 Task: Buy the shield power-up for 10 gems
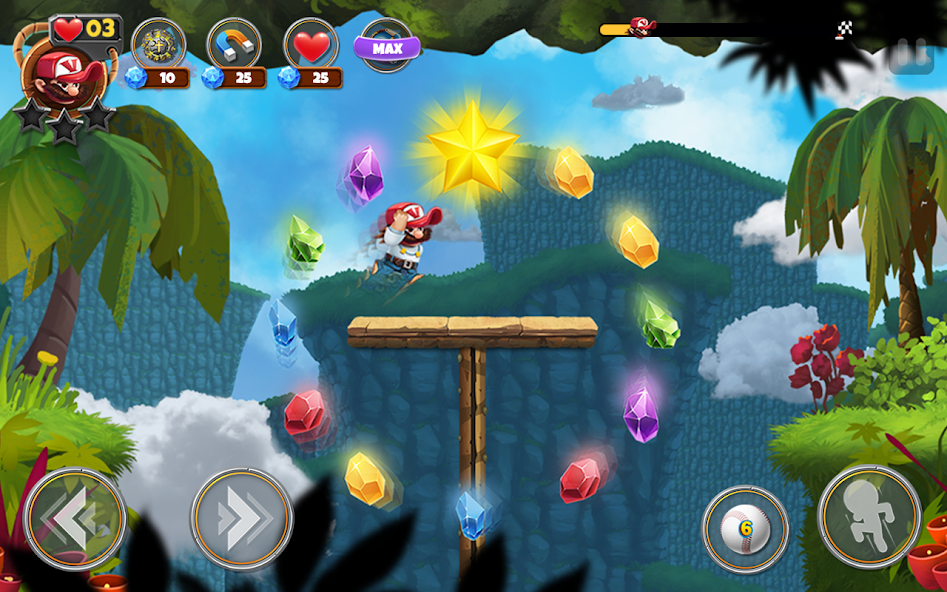[158, 45]
